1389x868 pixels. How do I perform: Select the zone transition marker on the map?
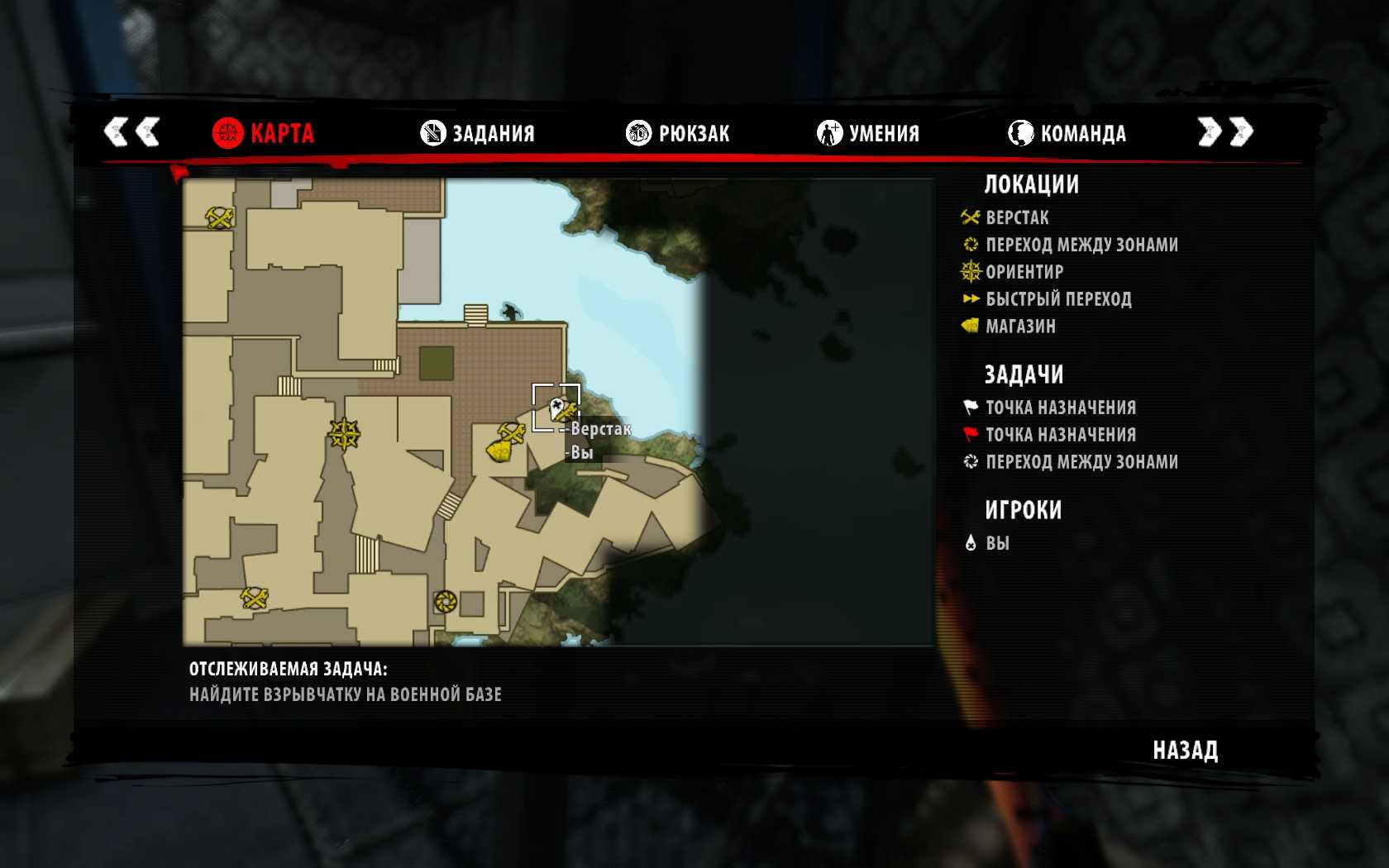(446, 601)
